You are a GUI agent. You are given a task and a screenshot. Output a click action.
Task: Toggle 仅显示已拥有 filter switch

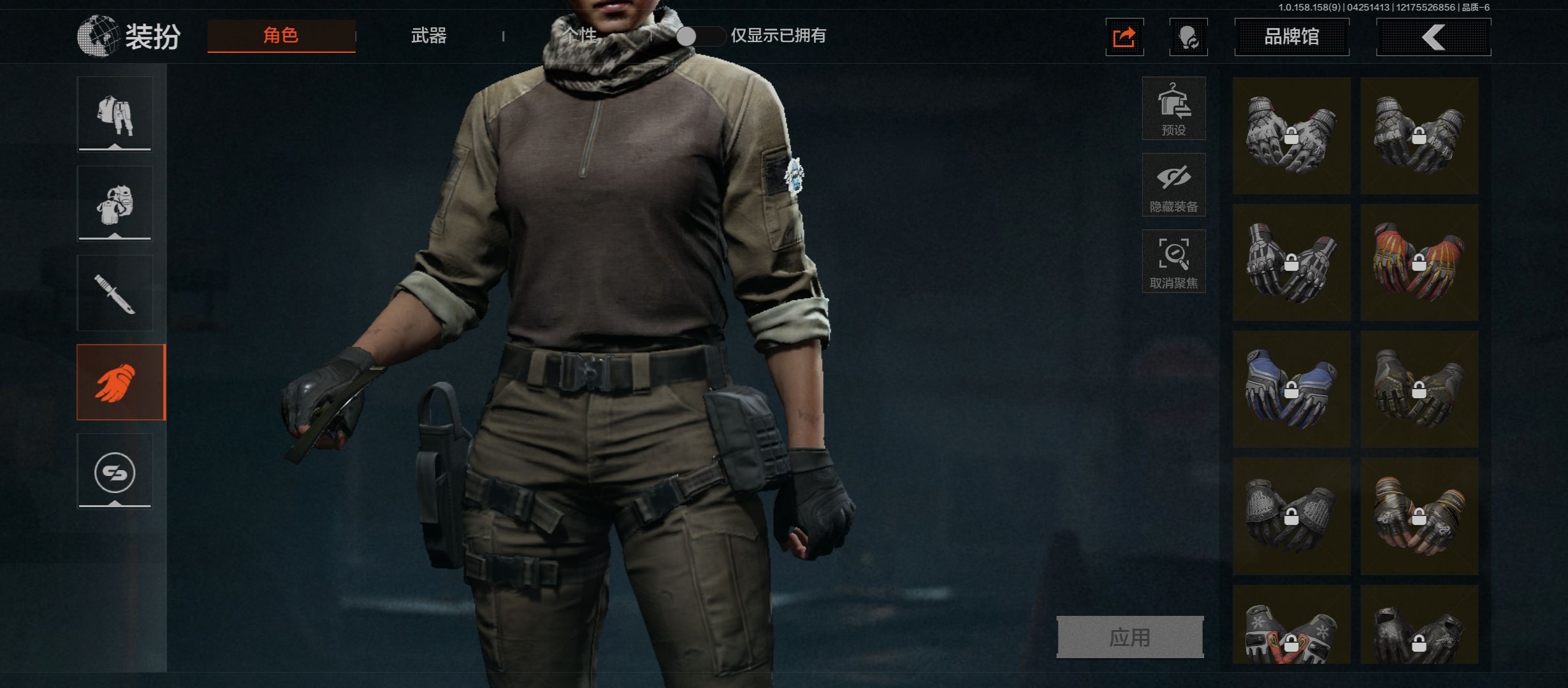pos(700,36)
